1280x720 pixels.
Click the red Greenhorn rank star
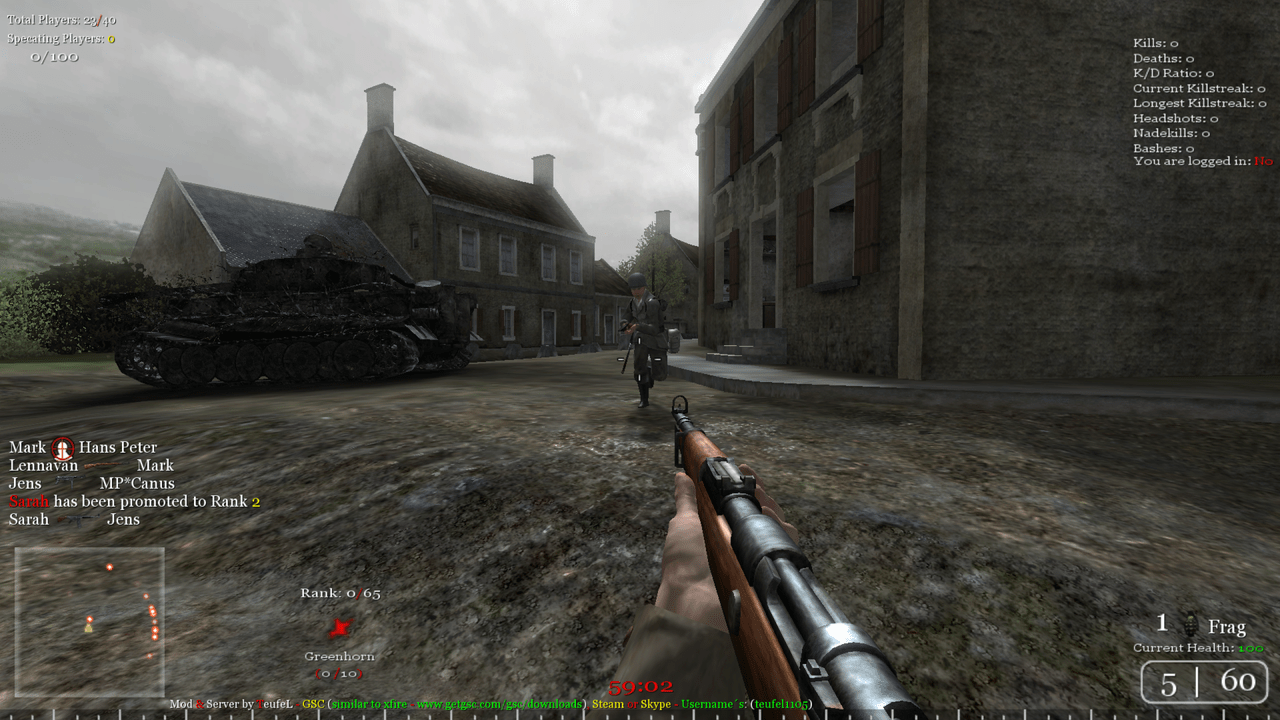[341, 628]
